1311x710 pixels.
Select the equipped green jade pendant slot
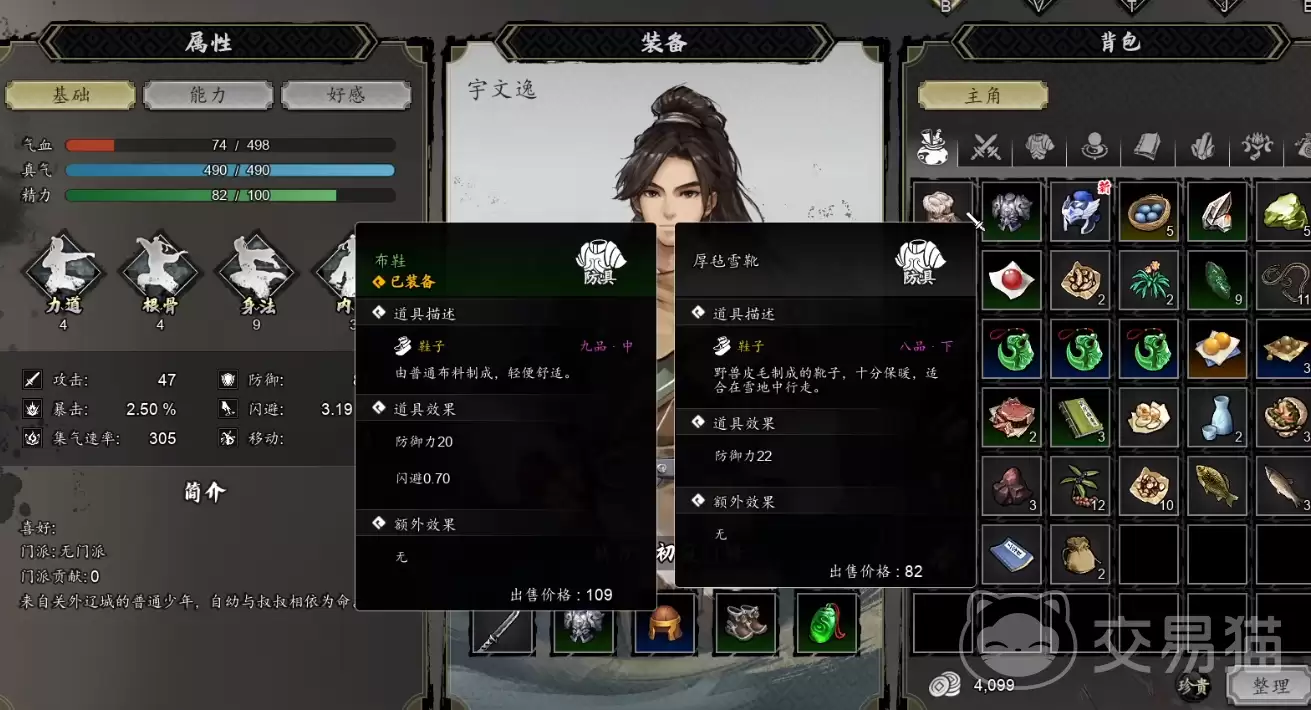pyautogui.click(x=827, y=624)
